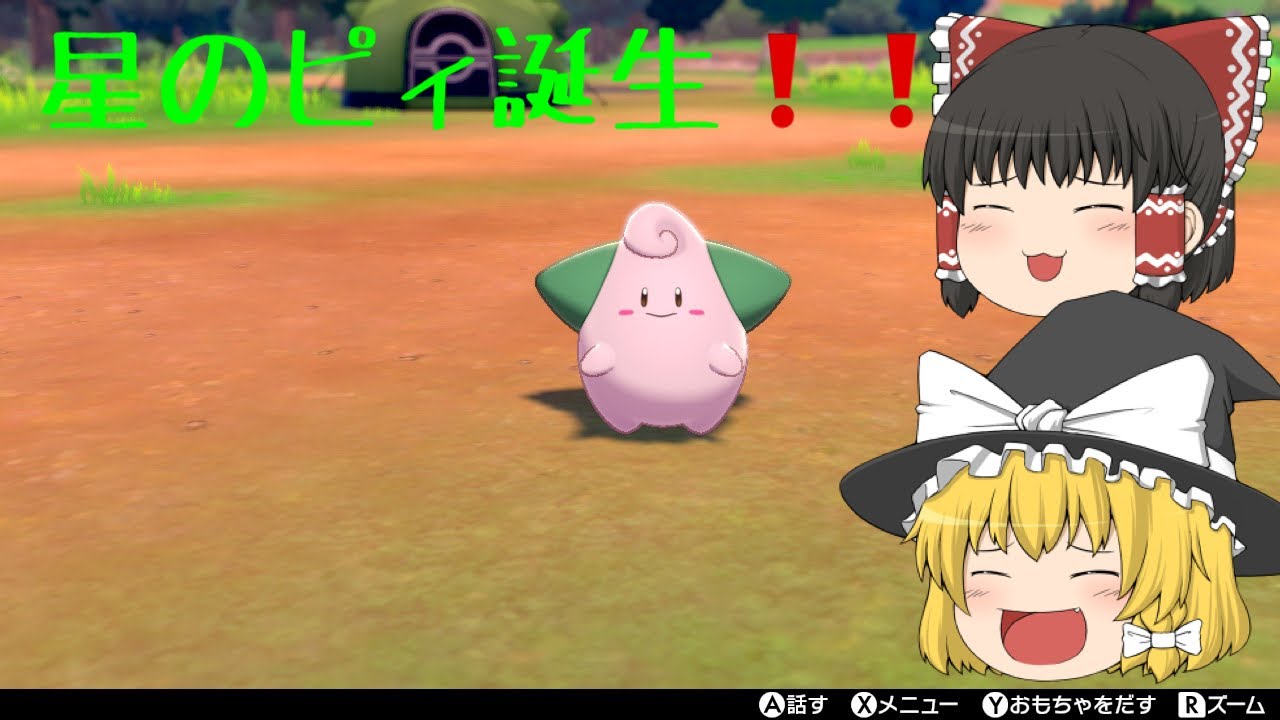Click the A button icon for 話す
The image size is (1280, 720).
(x=771, y=705)
